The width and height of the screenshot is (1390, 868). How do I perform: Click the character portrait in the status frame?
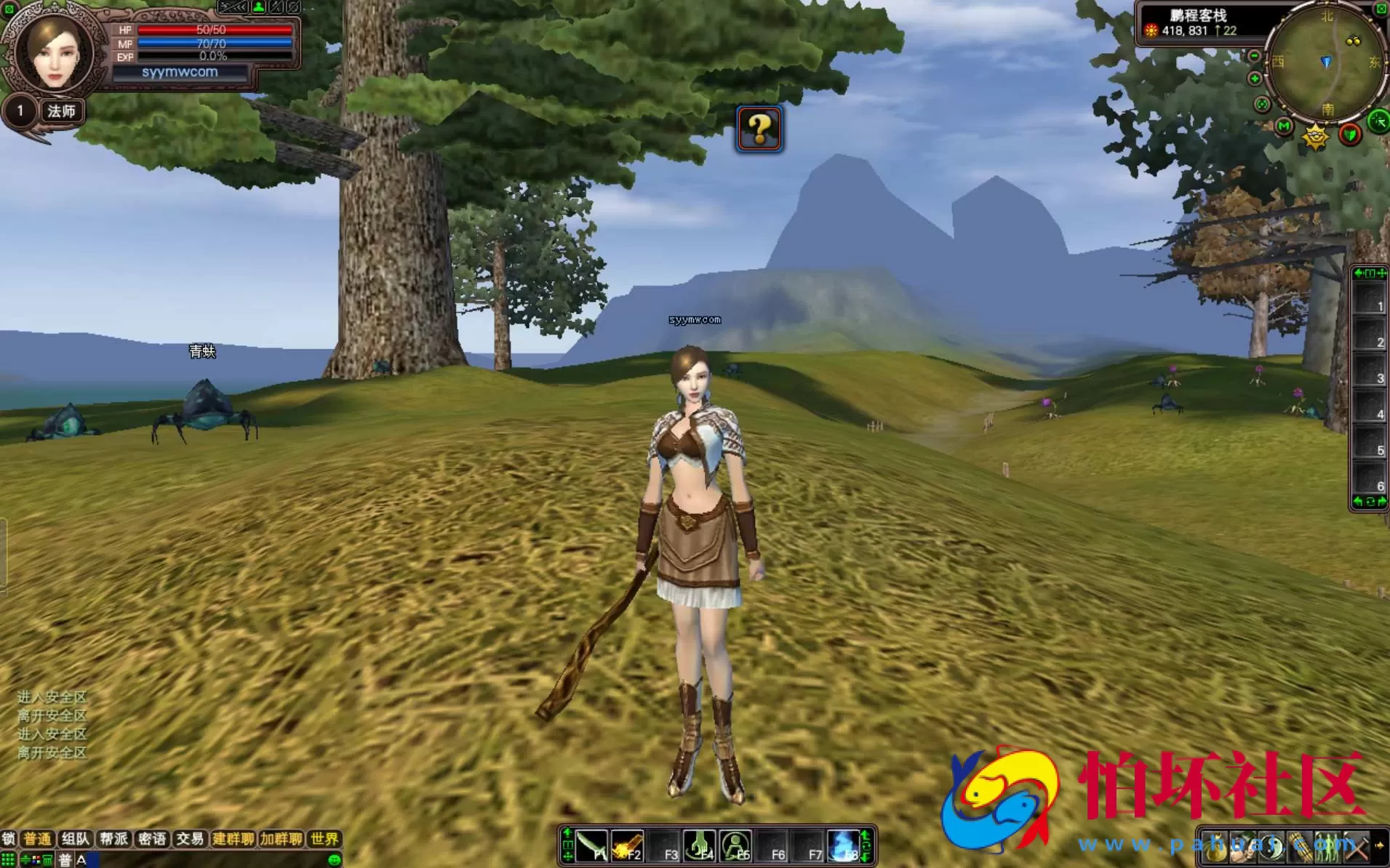tap(55, 53)
